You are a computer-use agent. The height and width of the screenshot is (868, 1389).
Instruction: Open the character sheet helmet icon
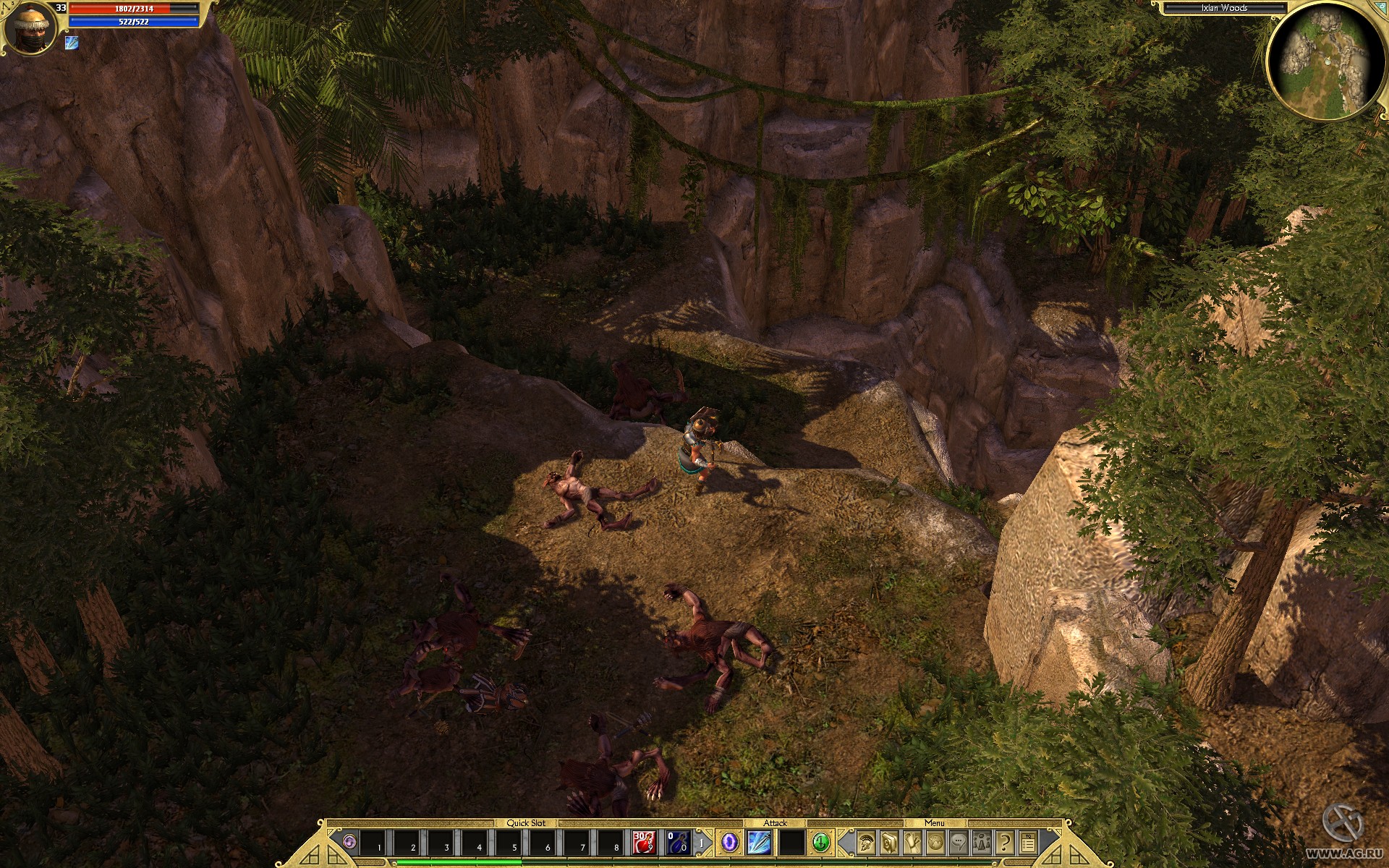coord(867,842)
